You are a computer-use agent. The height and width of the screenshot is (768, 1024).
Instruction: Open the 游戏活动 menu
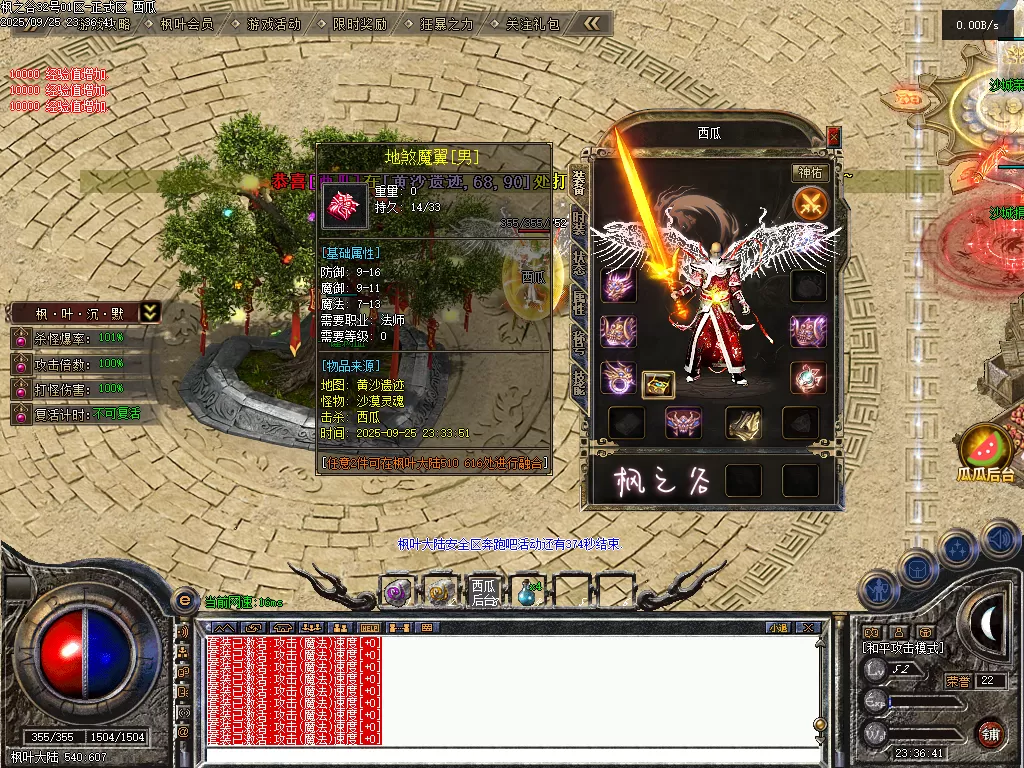[273, 23]
